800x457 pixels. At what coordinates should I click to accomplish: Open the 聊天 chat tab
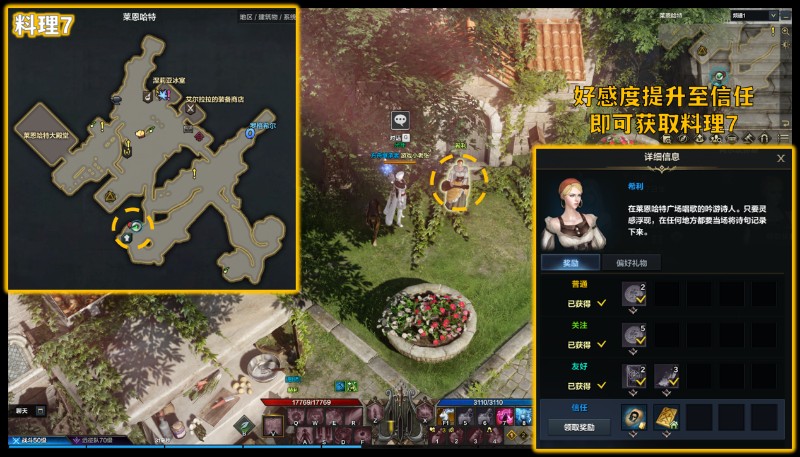pyautogui.click(x=22, y=411)
